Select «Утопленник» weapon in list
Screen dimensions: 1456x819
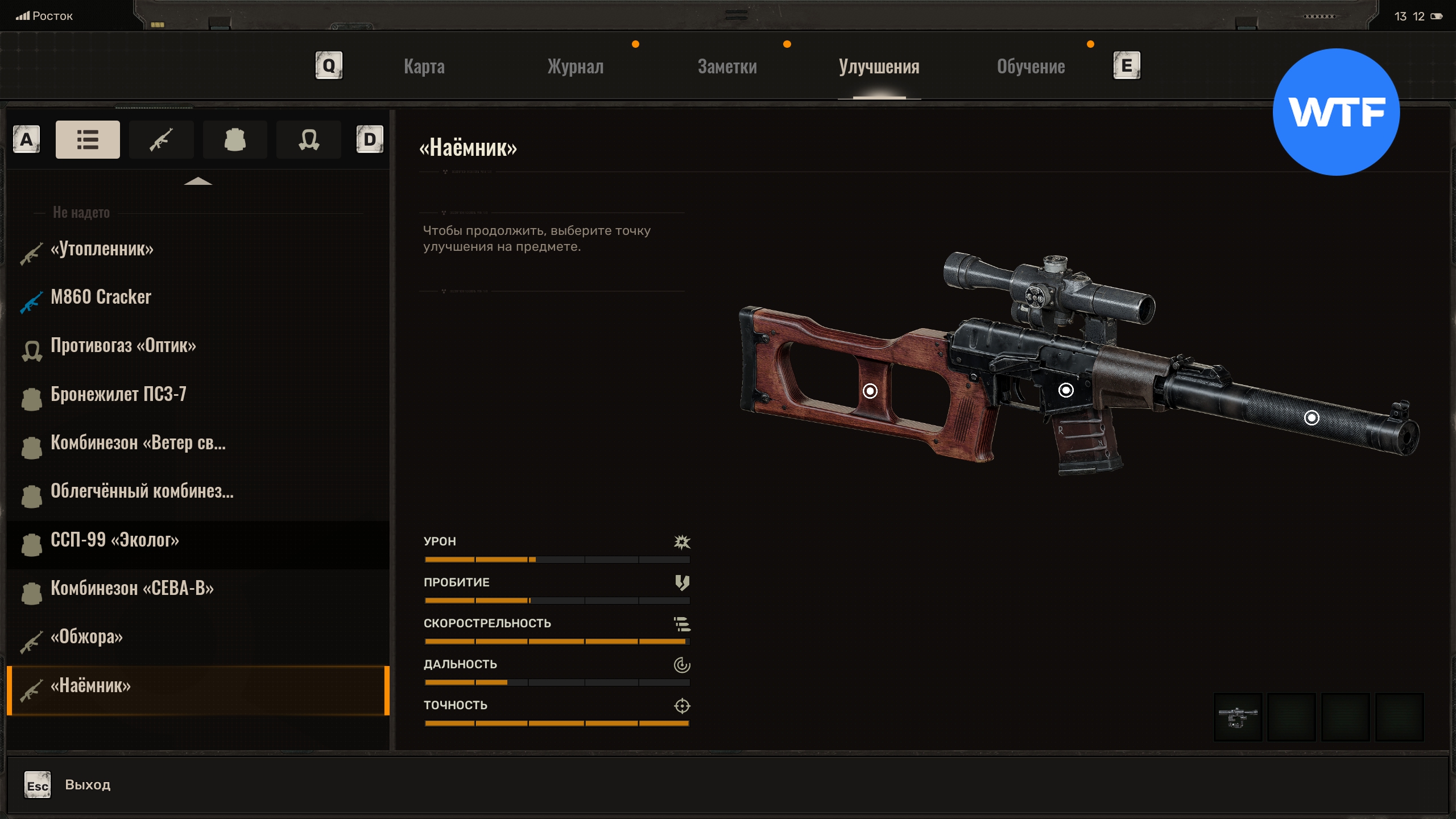102,249
